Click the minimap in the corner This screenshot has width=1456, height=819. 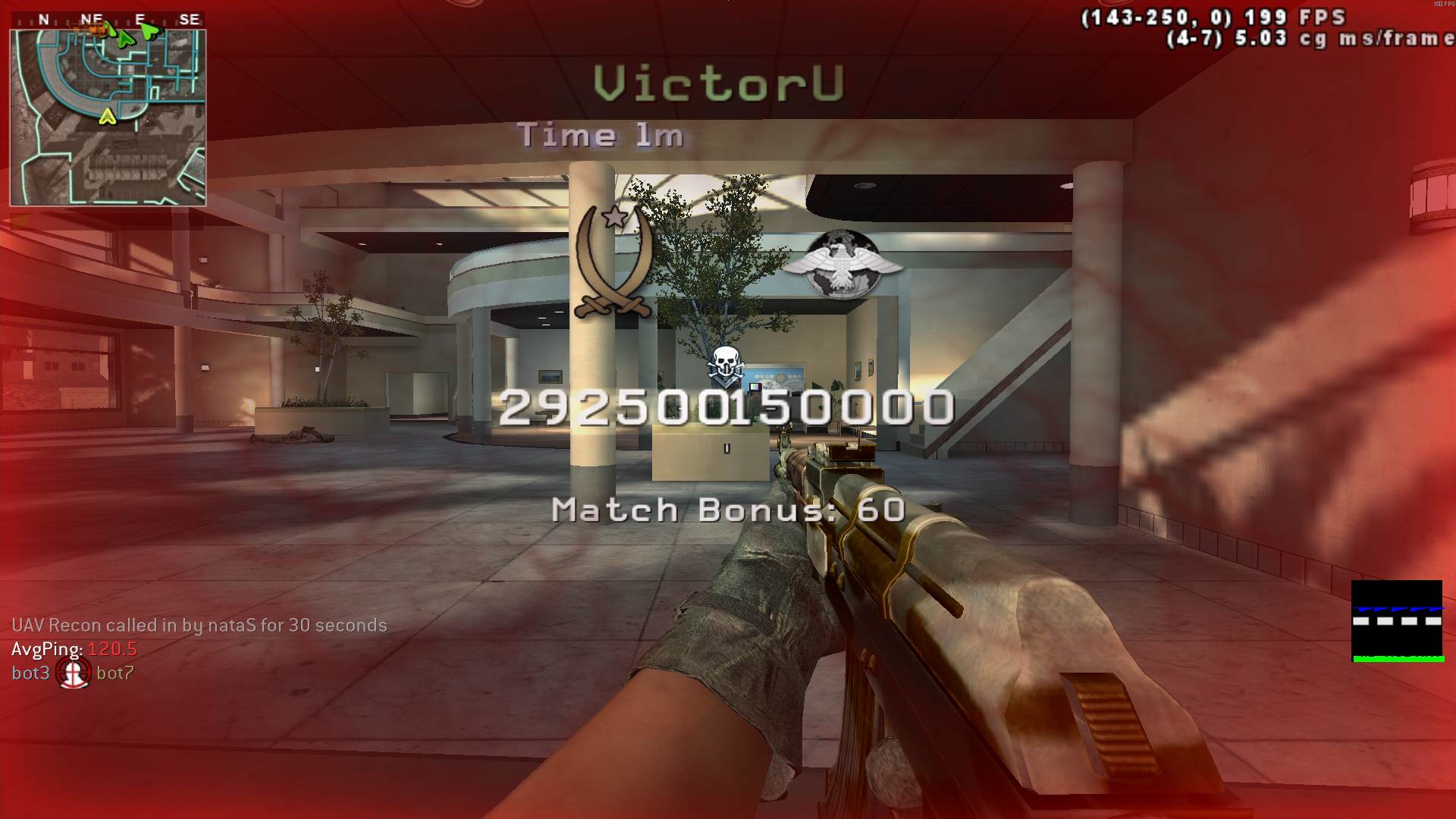pyautogui.click(x=108, y=118)
